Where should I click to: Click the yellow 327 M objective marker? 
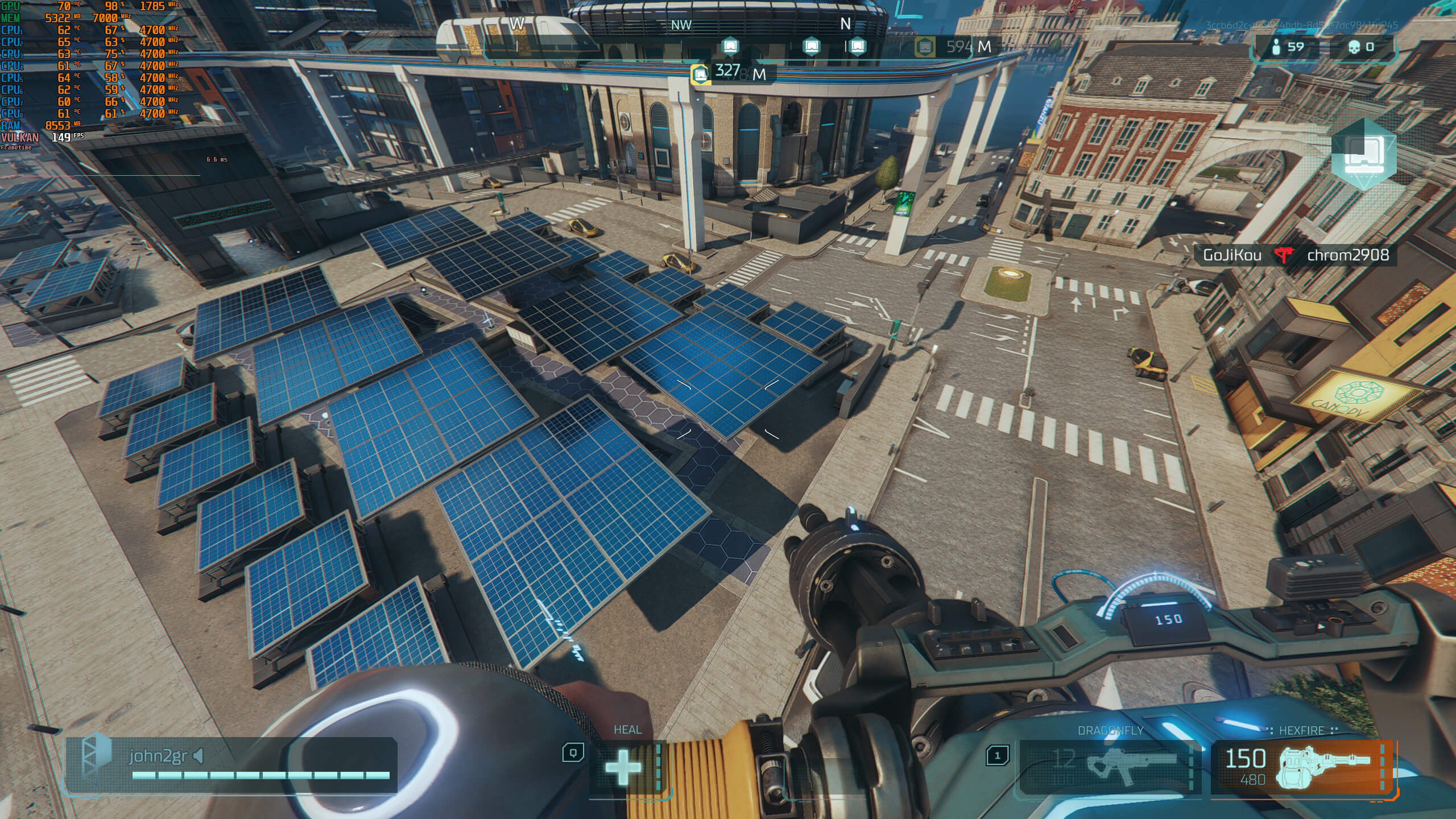click(x=701, y=74)
